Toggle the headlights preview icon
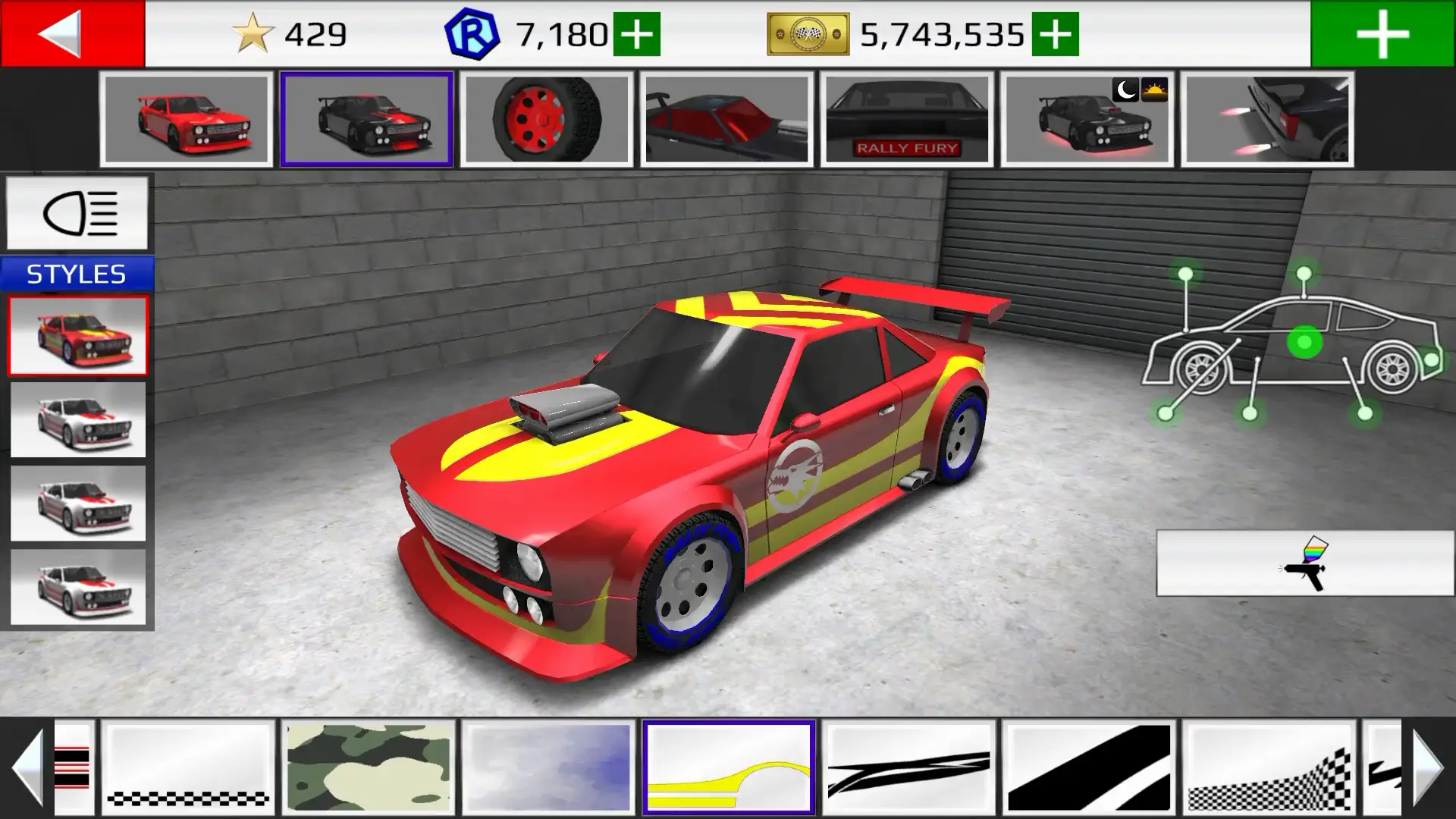The height and width of the screenshot is (819, 1456). coord(76,215)
